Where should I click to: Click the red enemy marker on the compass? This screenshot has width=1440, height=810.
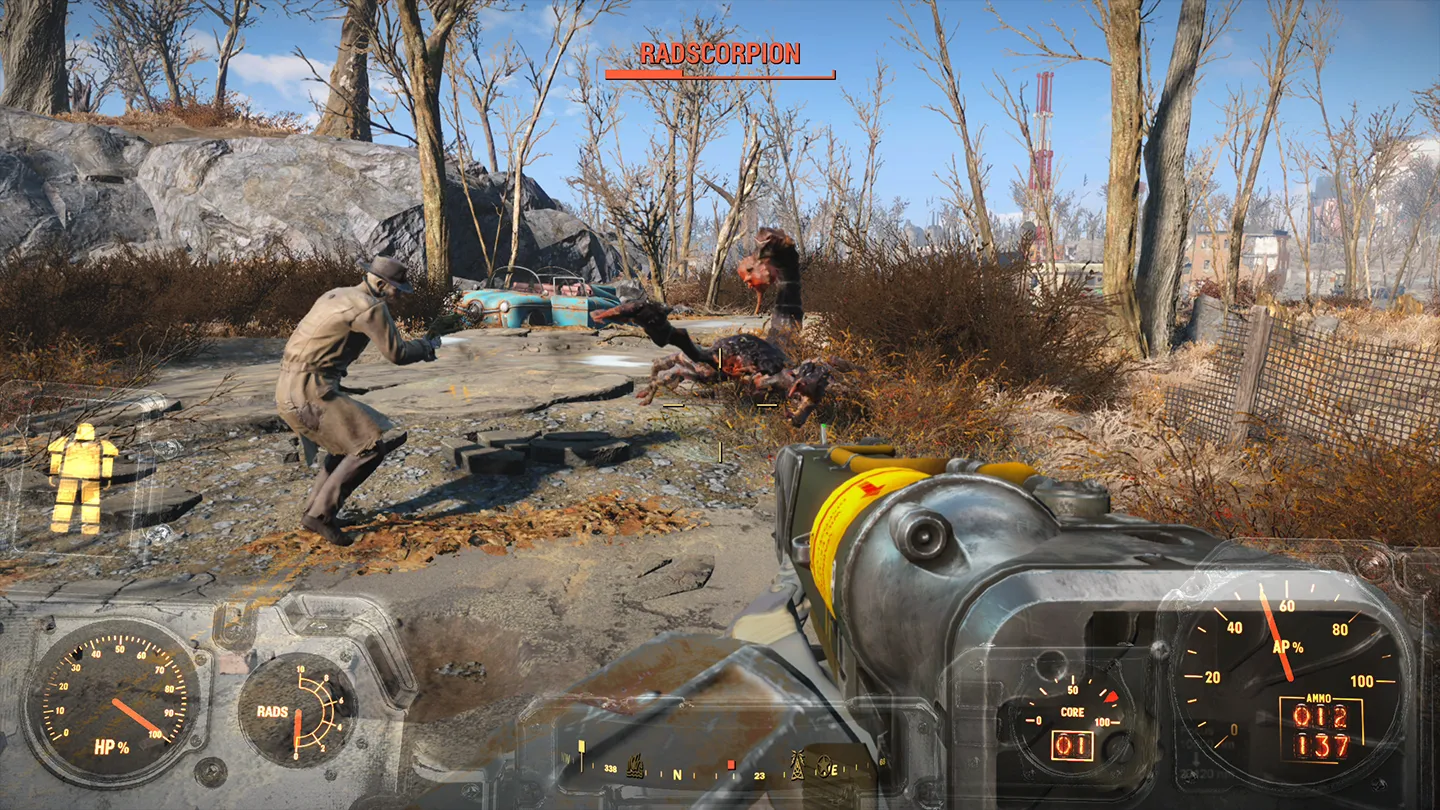731,765
